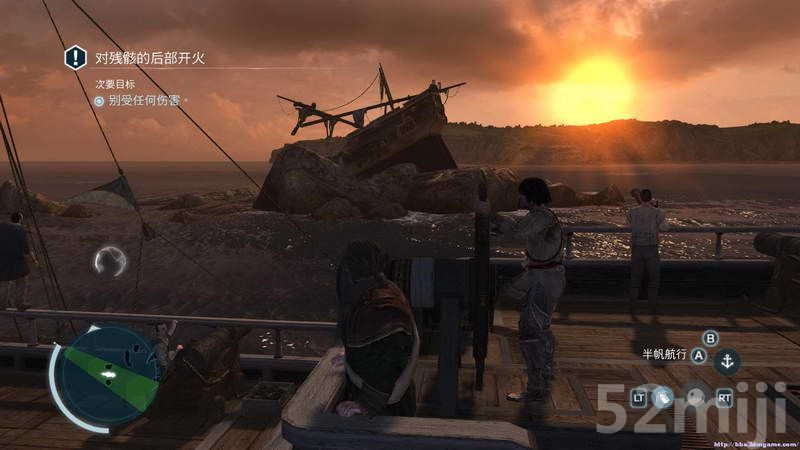Select the main objective 对残骸的后部开火
Image resolution: width=800 pixels, height=450 pixels.
coord(149,59)
